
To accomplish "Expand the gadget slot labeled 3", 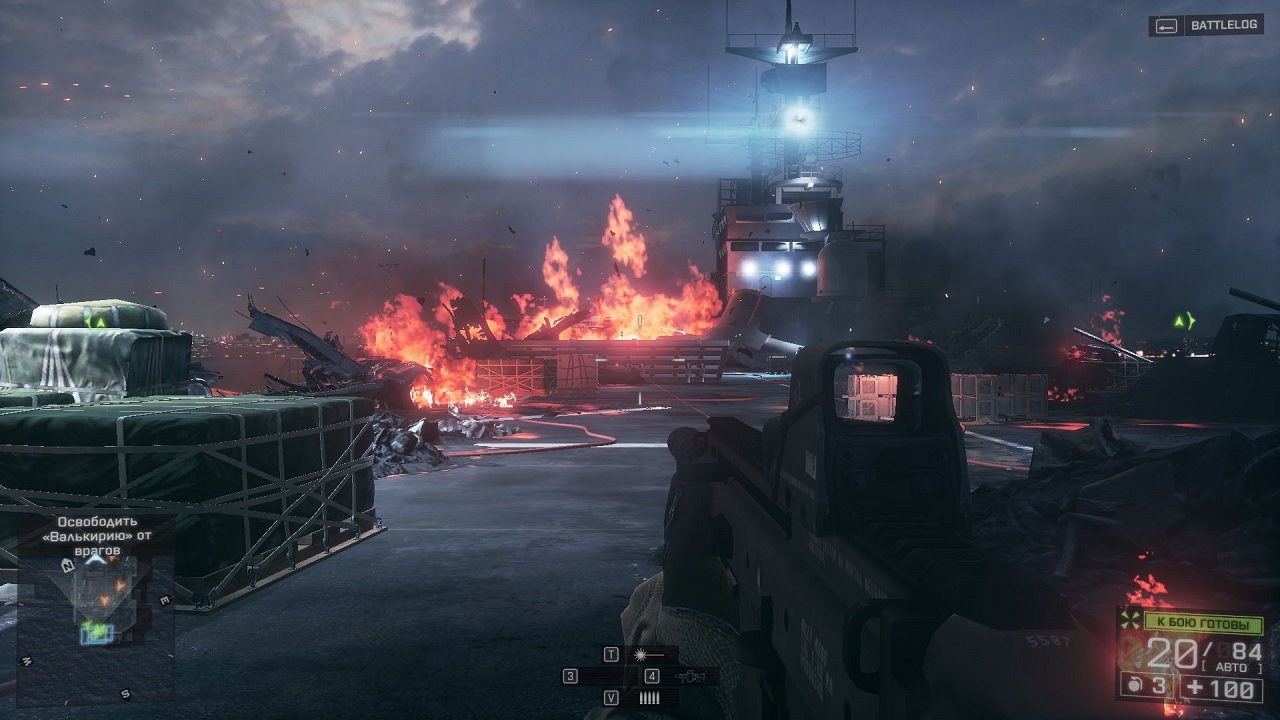I will tap(569, 677).
